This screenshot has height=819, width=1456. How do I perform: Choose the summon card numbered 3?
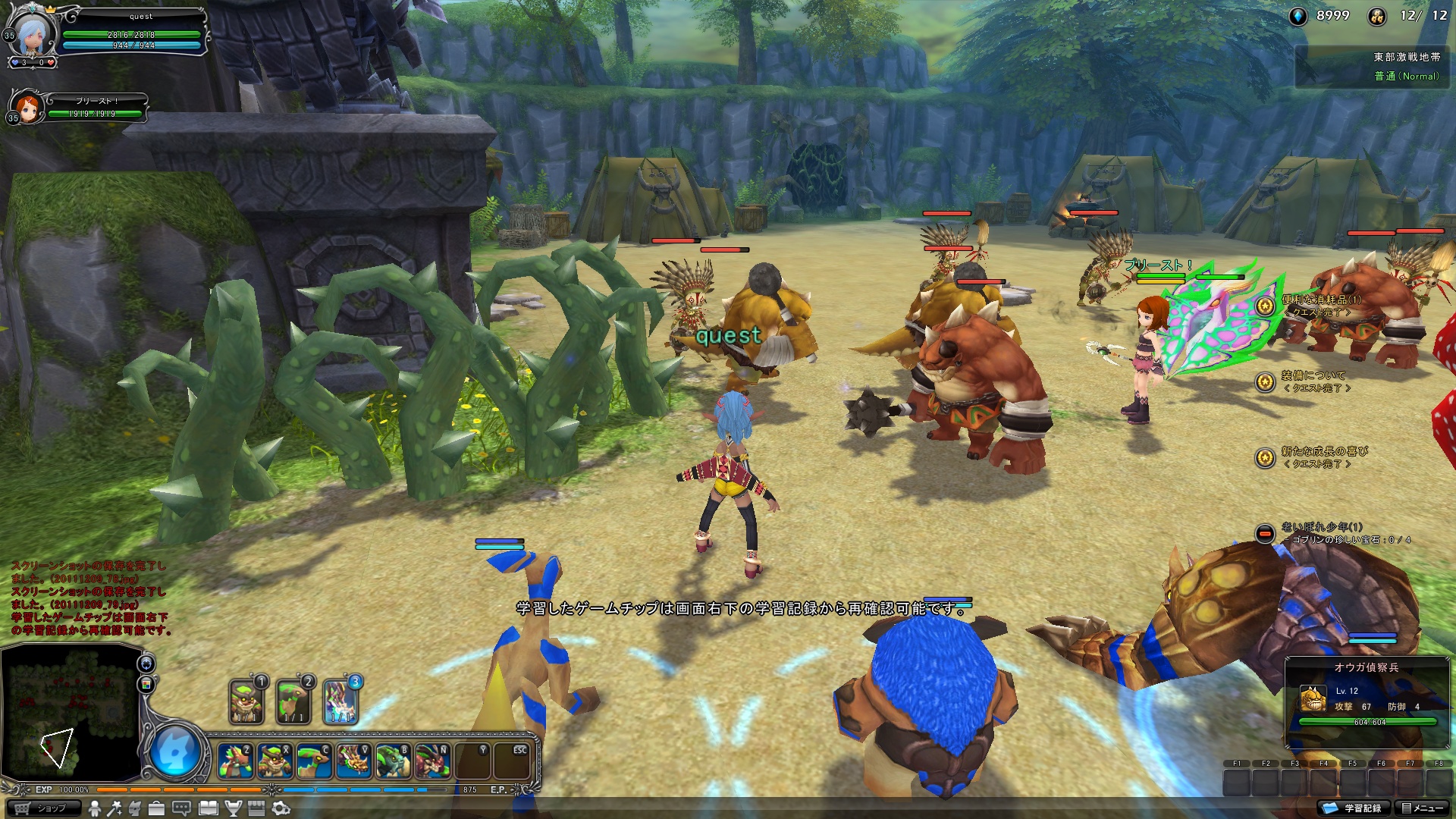(340, 701)
